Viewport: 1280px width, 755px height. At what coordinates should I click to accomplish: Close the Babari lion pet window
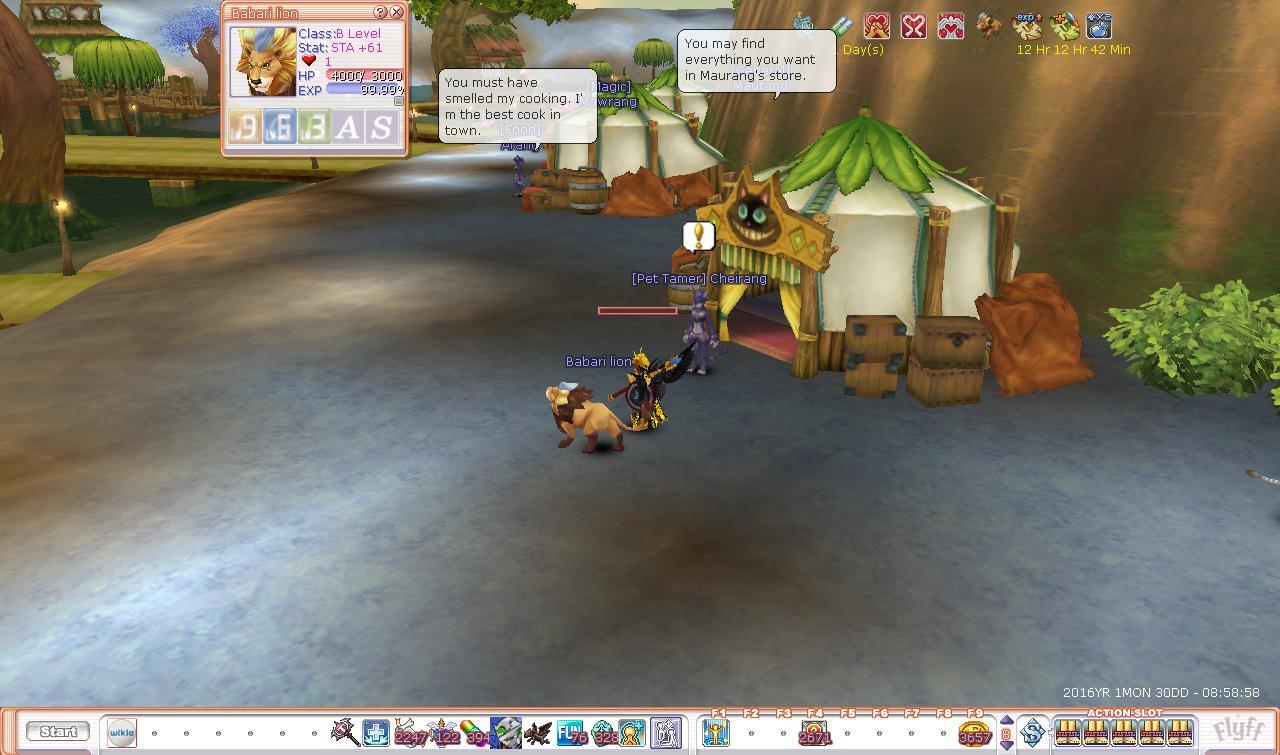pyautogui.click(x=397, y=12)
